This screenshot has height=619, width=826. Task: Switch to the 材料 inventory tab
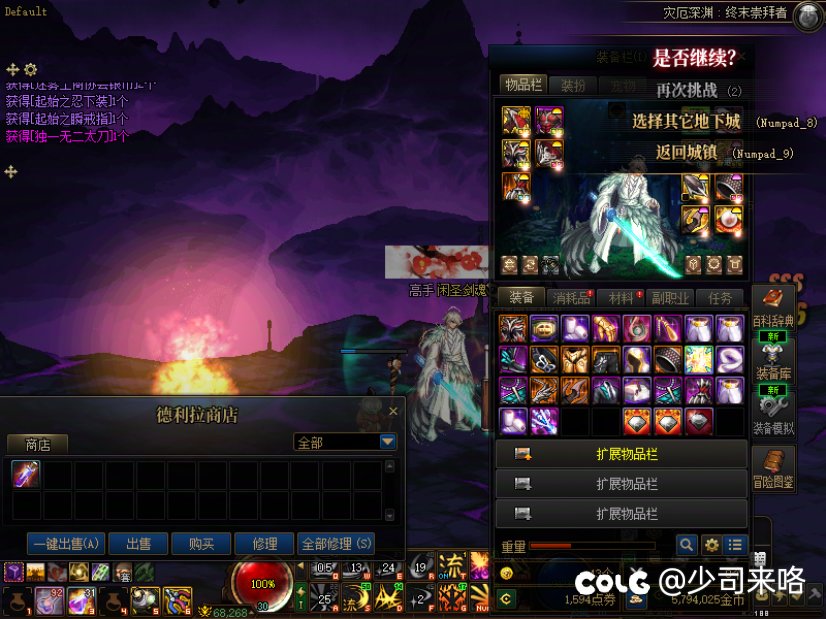point(621,297)
